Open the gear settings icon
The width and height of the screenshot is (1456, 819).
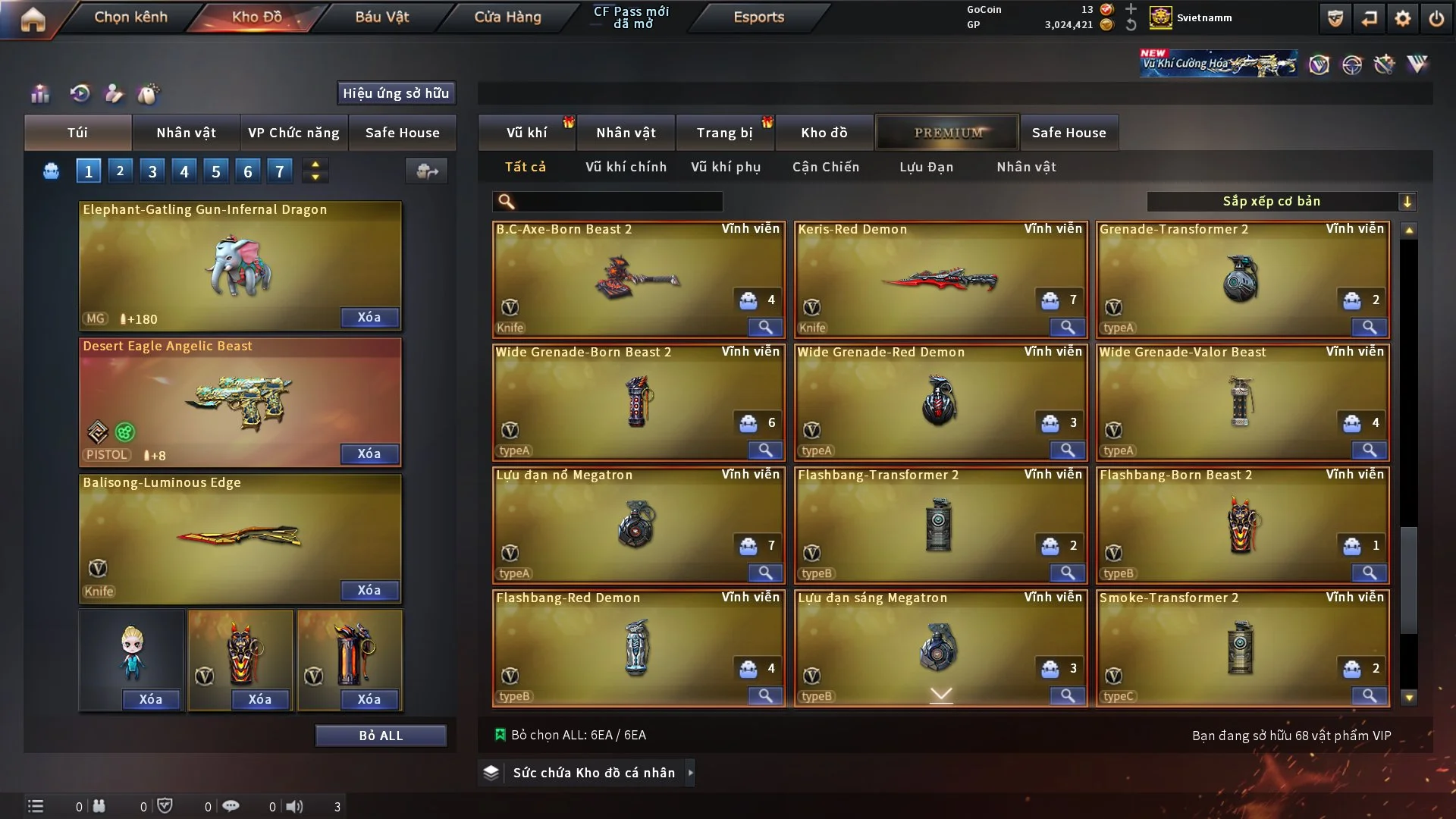[1402, 18]
